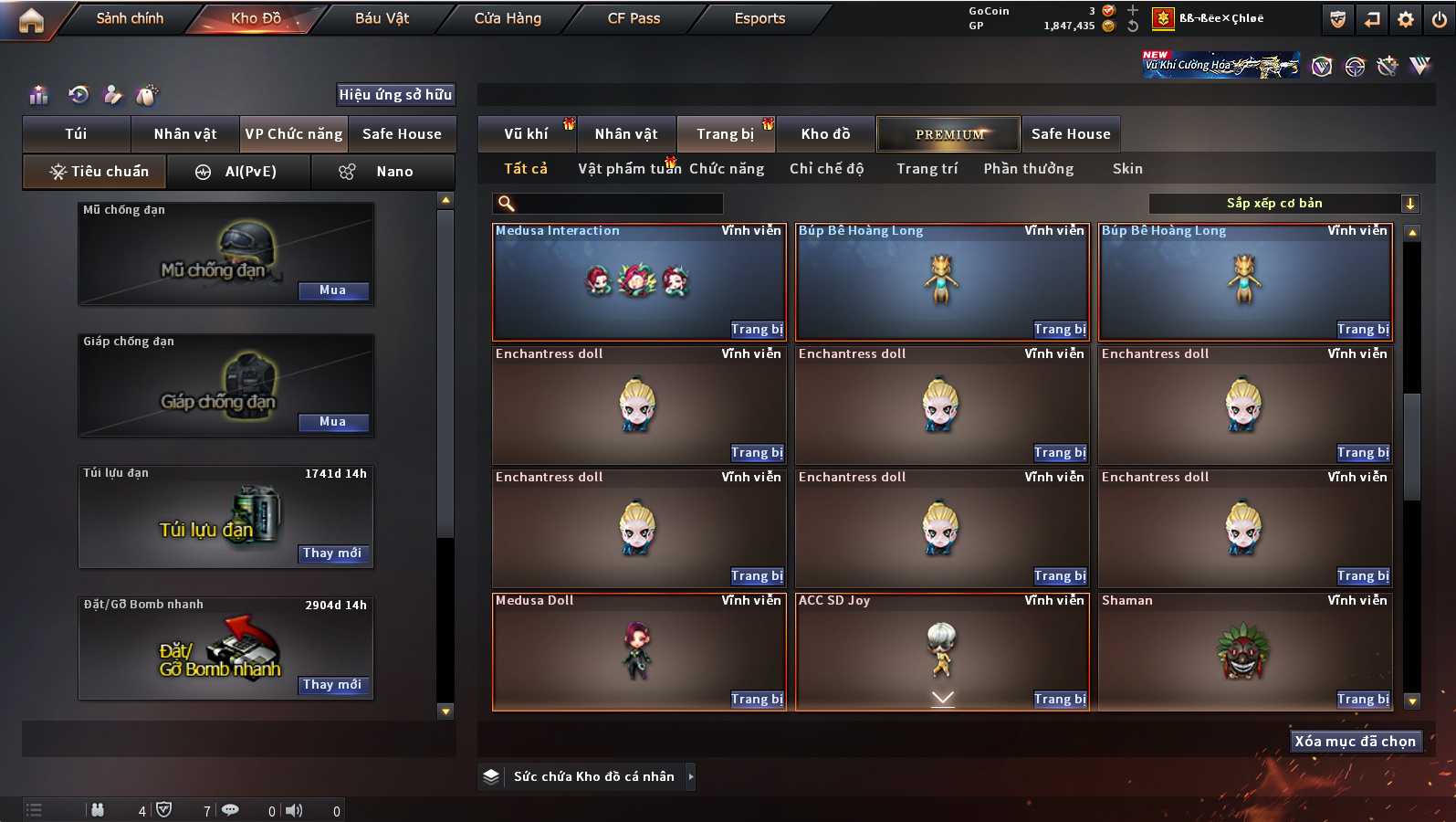Open the Sảnh chính lobby tab
This screenshot has width=1456, height=822.
[130, 18]
